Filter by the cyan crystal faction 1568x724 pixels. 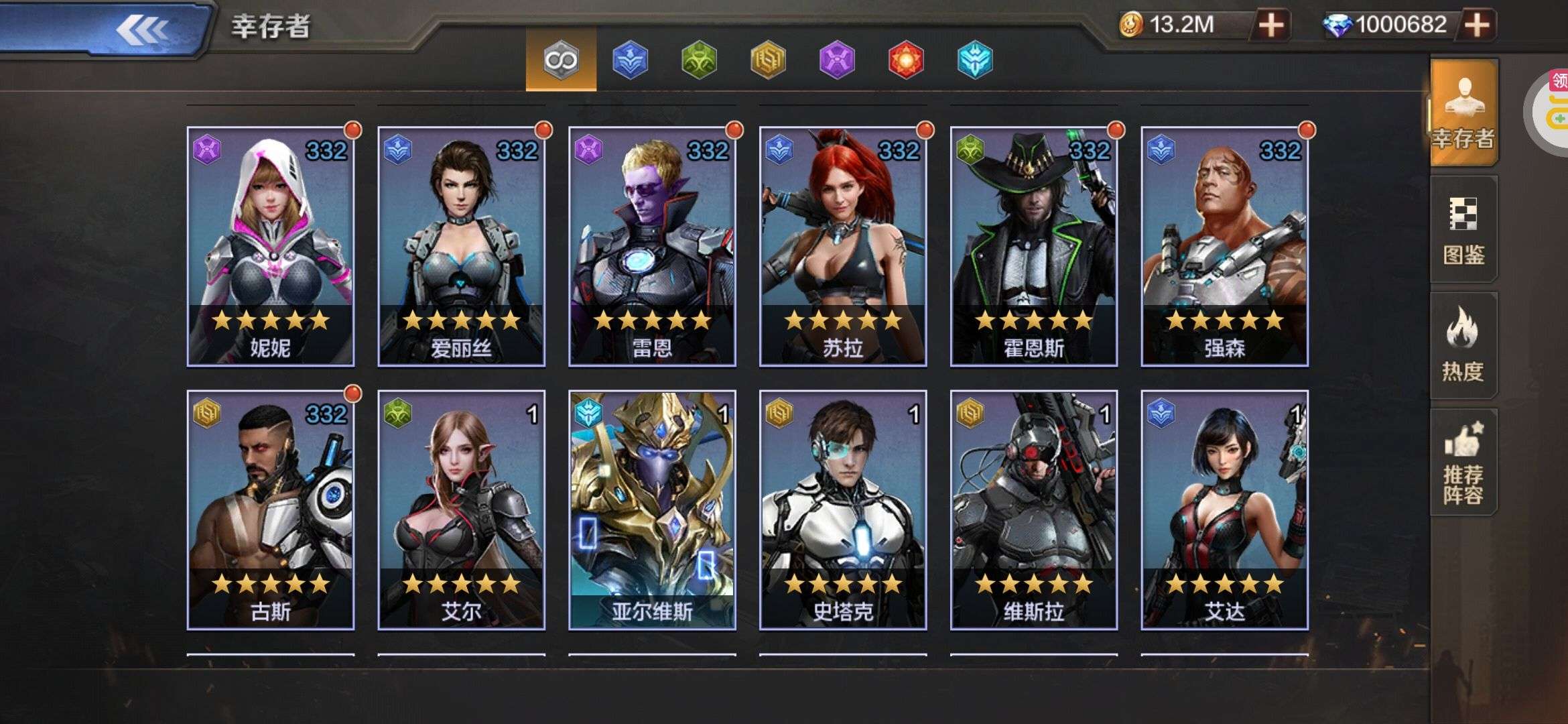coord(975,60)
